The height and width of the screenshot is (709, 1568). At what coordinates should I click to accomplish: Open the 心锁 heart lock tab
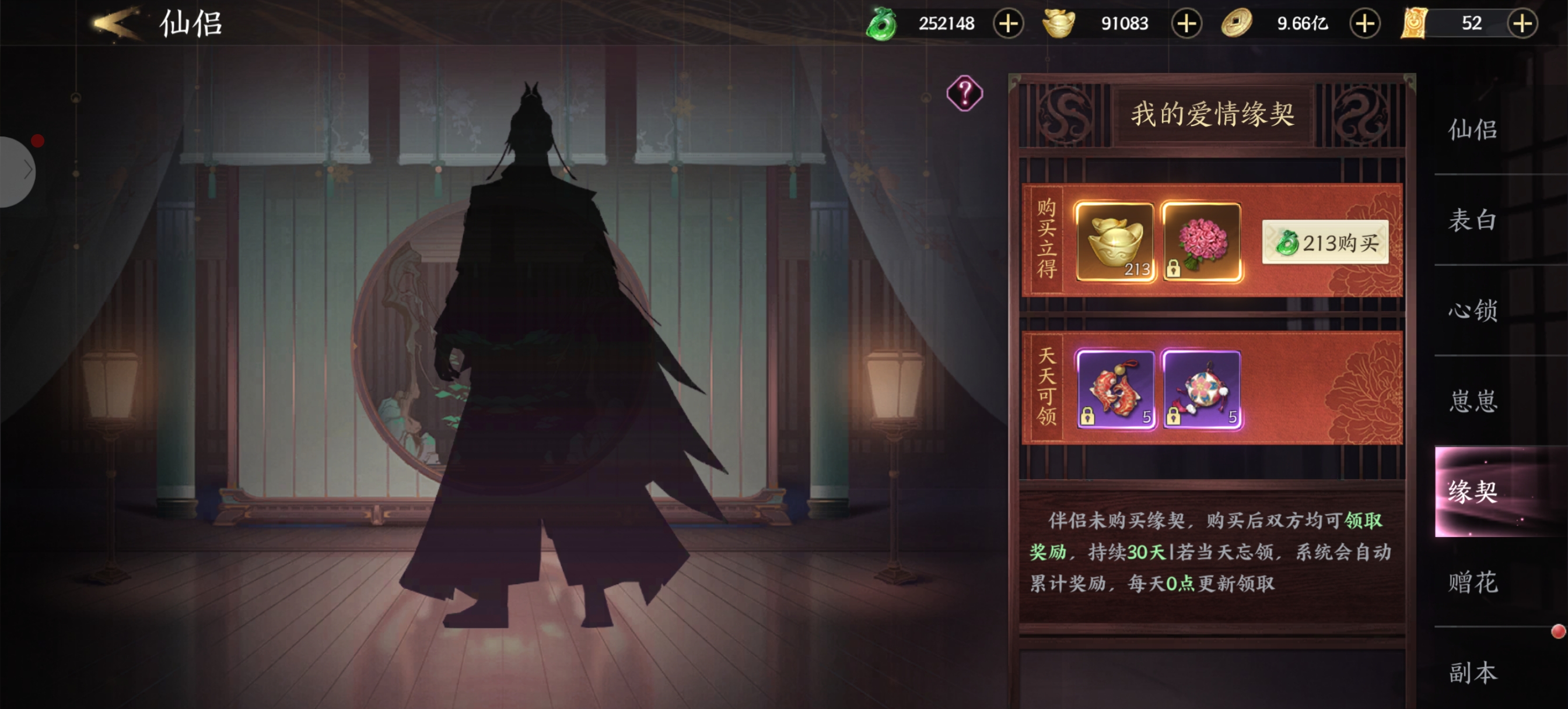1472,310
